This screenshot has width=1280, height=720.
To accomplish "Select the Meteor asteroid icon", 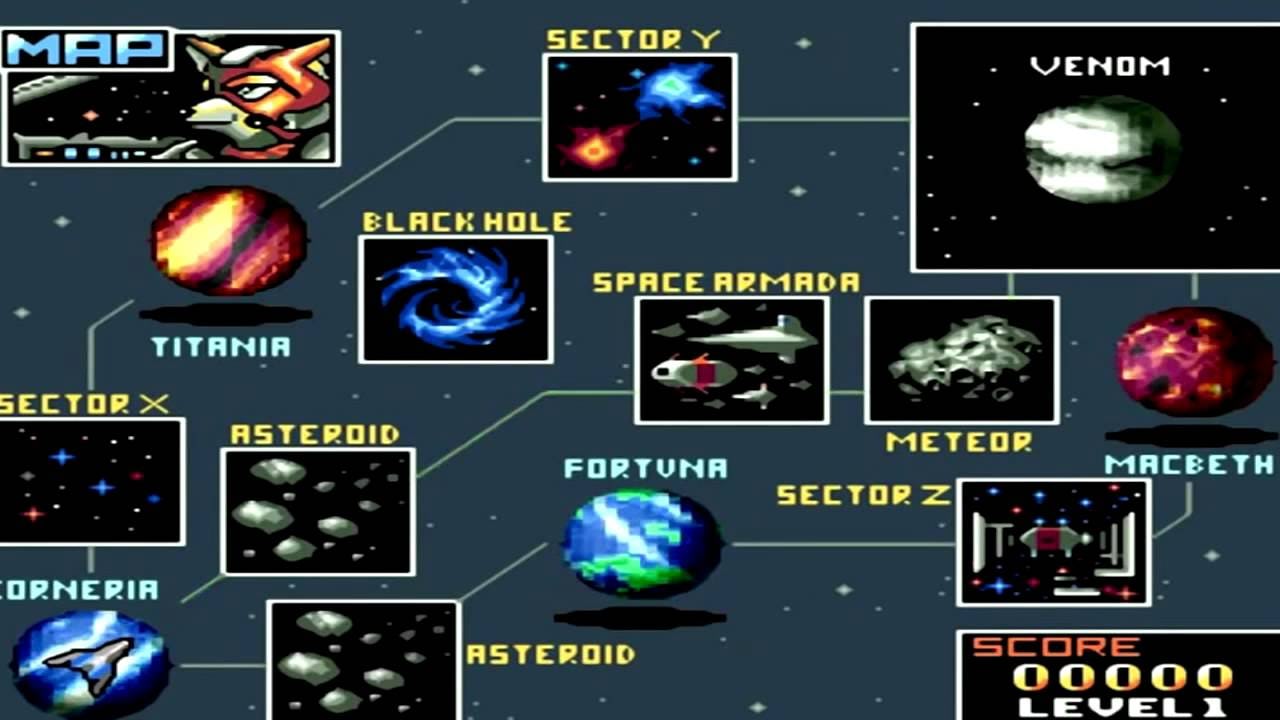I will click(962, 360).
